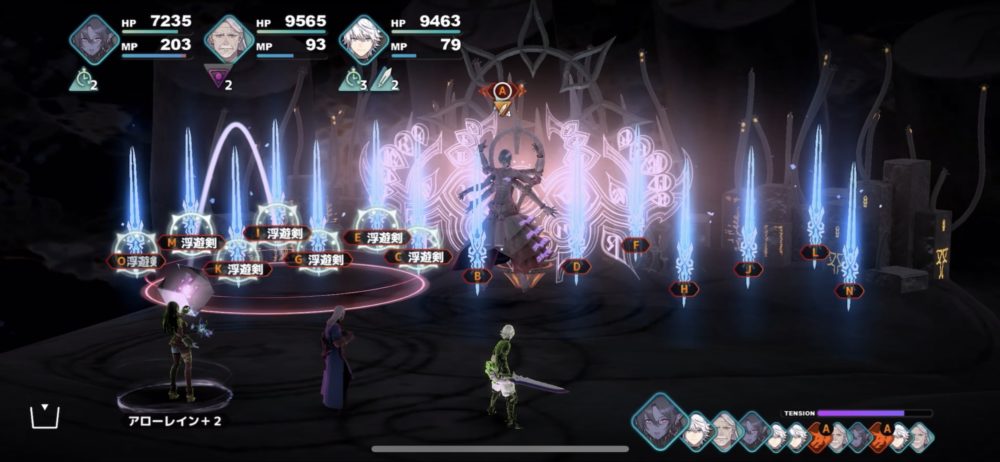Image resolution: width=1000 pixels, height=462 pixels.
Task: Select floating sword target O
Action: pyautogui.click(x=134, y=261)
